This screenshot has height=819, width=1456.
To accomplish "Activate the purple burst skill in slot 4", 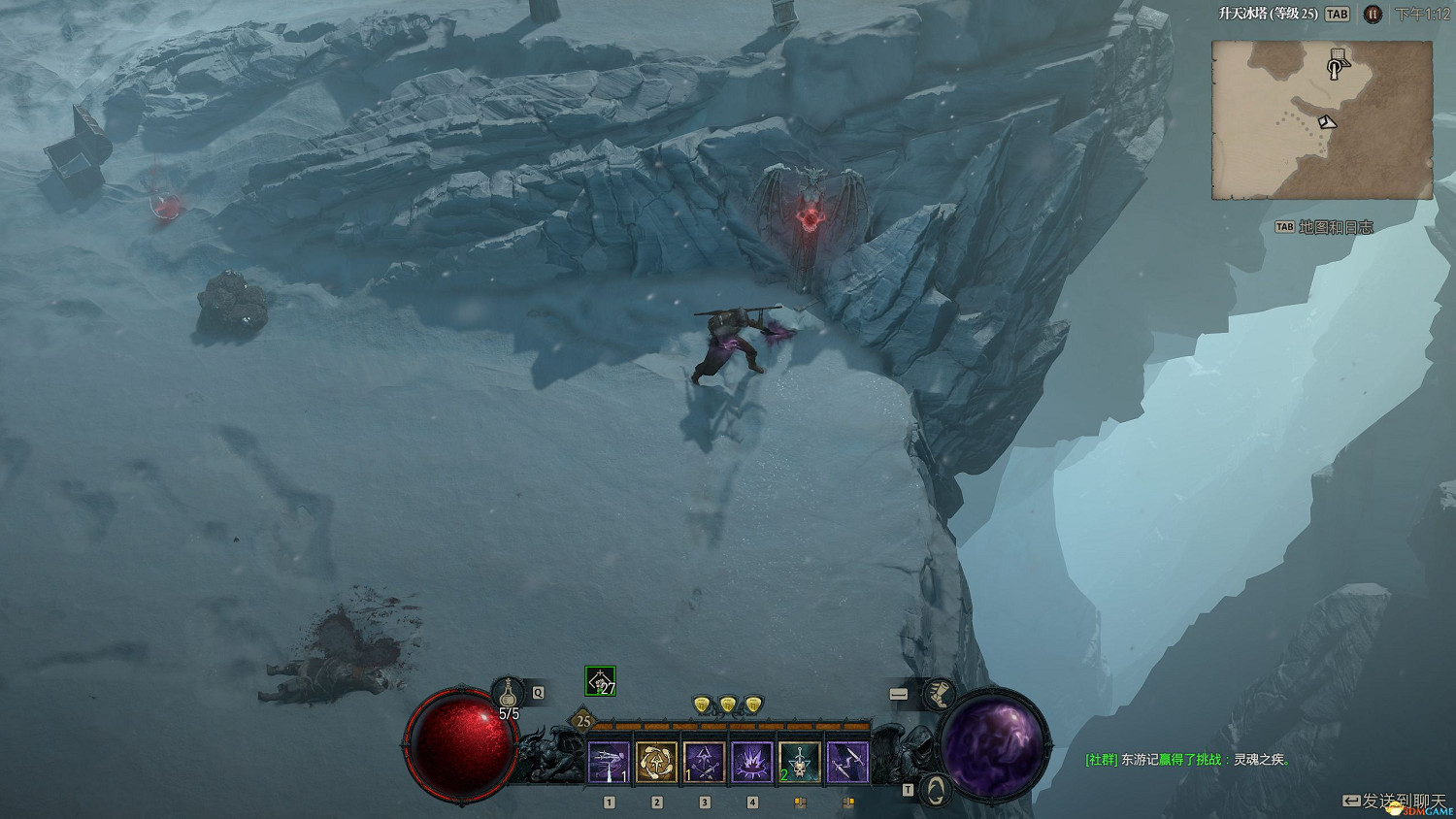I will (x=752, y=763).
